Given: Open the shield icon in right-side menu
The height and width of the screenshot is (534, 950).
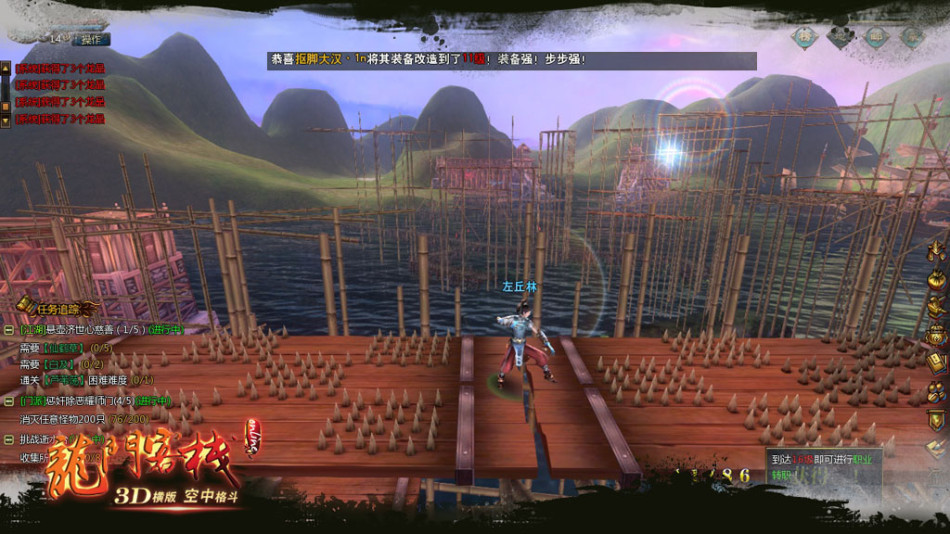Looking at the screenshot, I should [936, 420].
